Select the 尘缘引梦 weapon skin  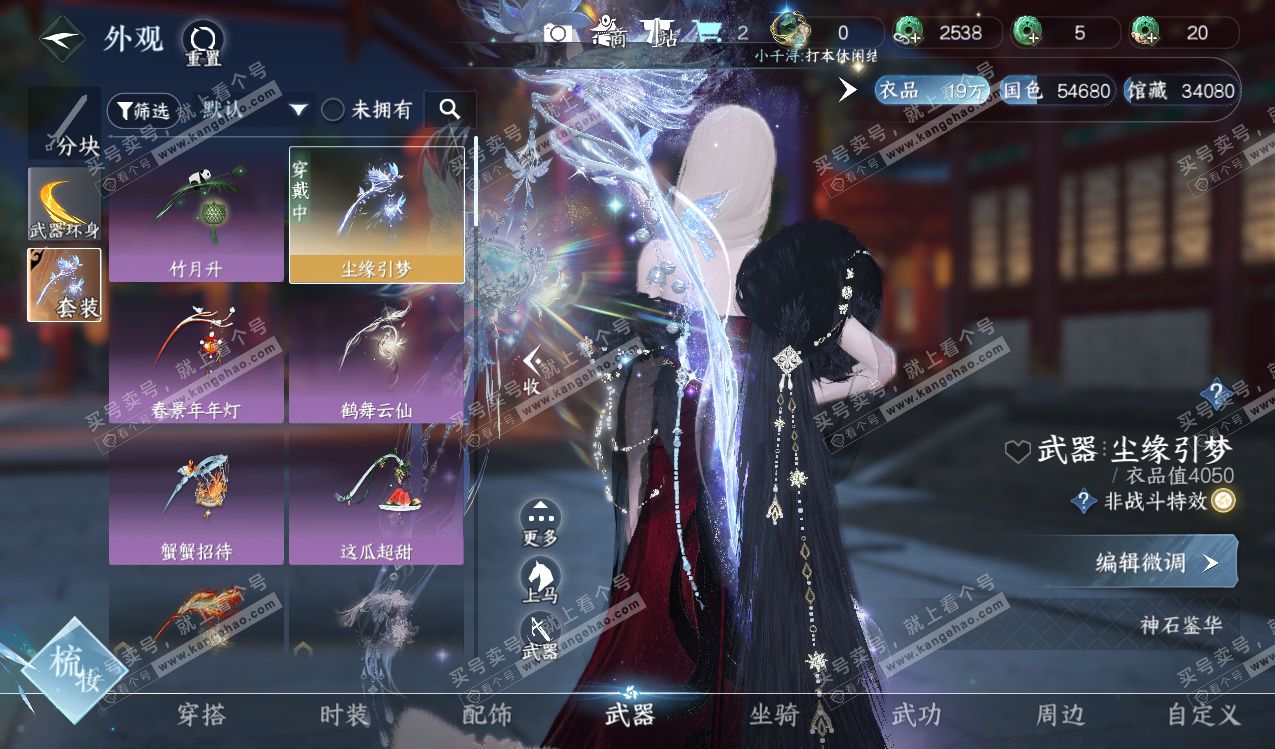[376, 215]
